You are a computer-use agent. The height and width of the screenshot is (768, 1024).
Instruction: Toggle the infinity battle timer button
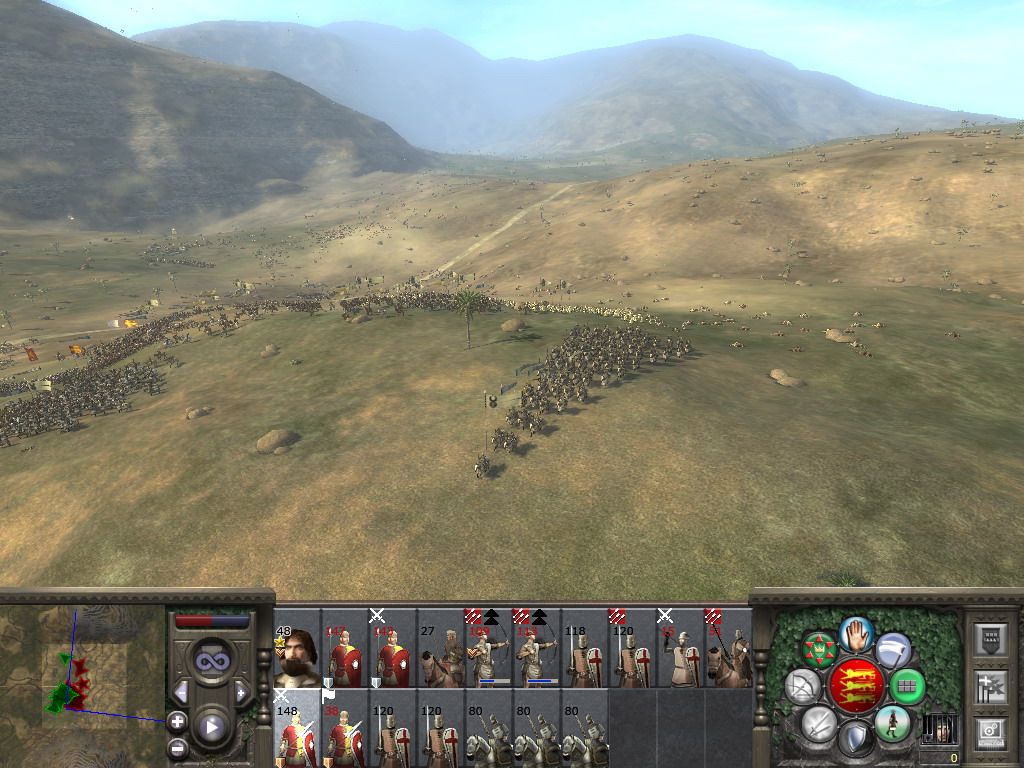pos(211,661)
